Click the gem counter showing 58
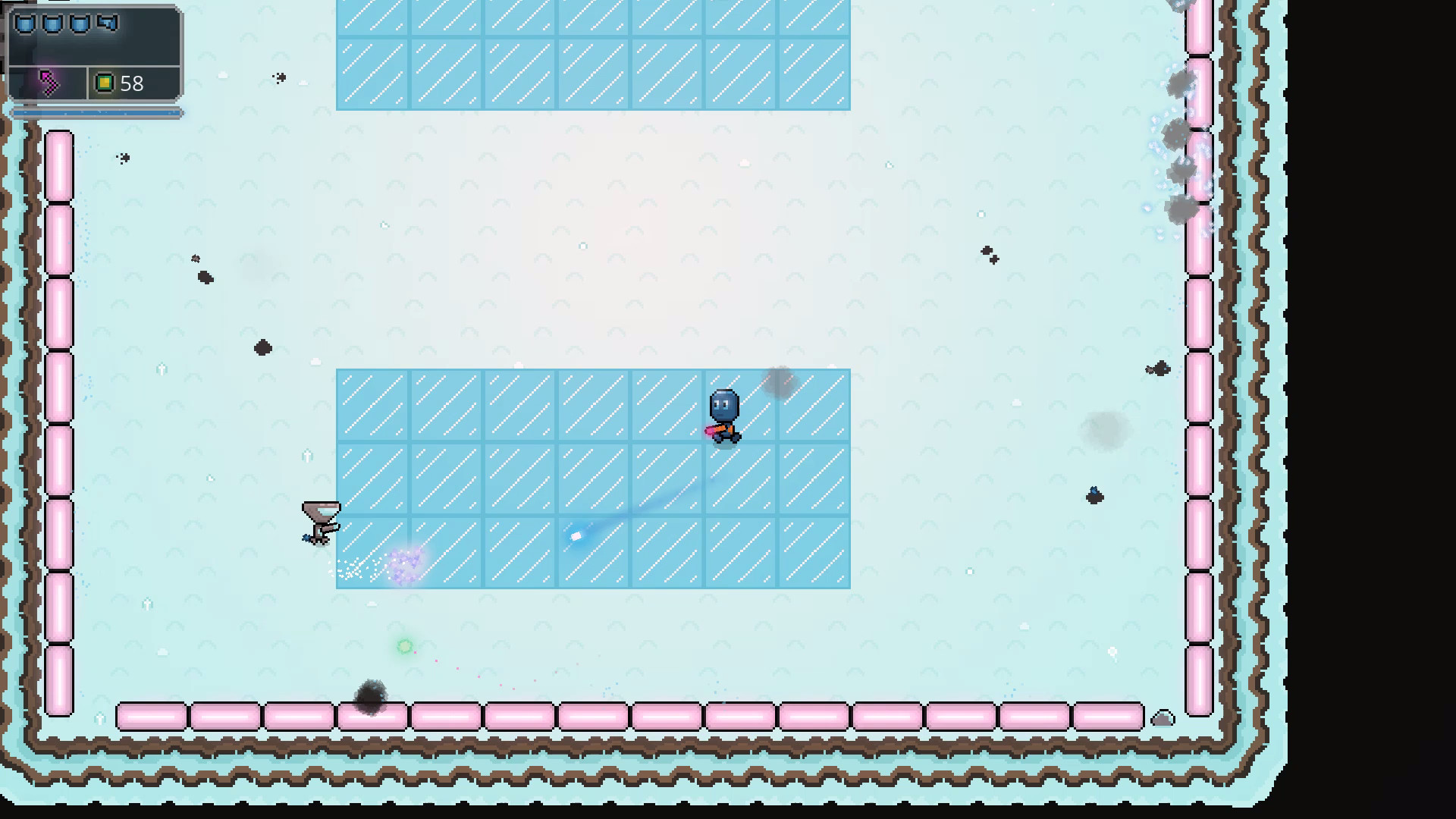This screenshot has width=1456, height=819. click(133, 83)
